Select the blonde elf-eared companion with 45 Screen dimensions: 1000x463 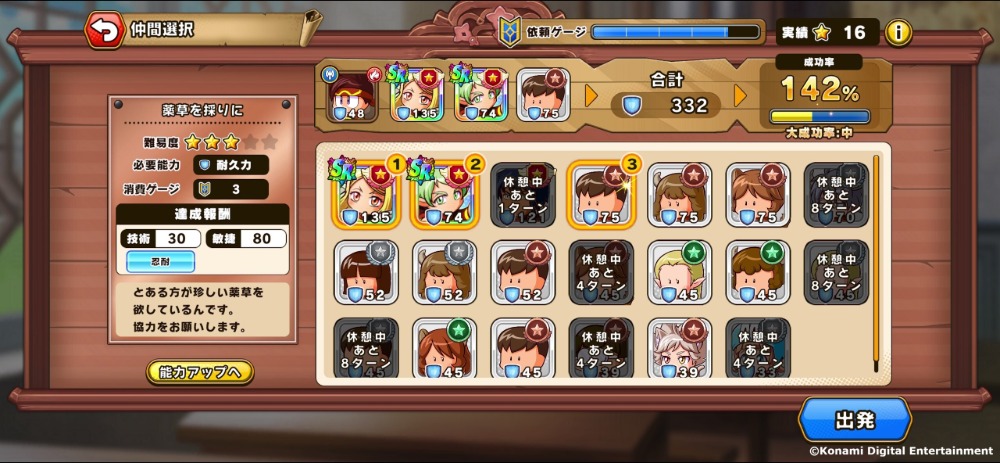pos(680,271)
